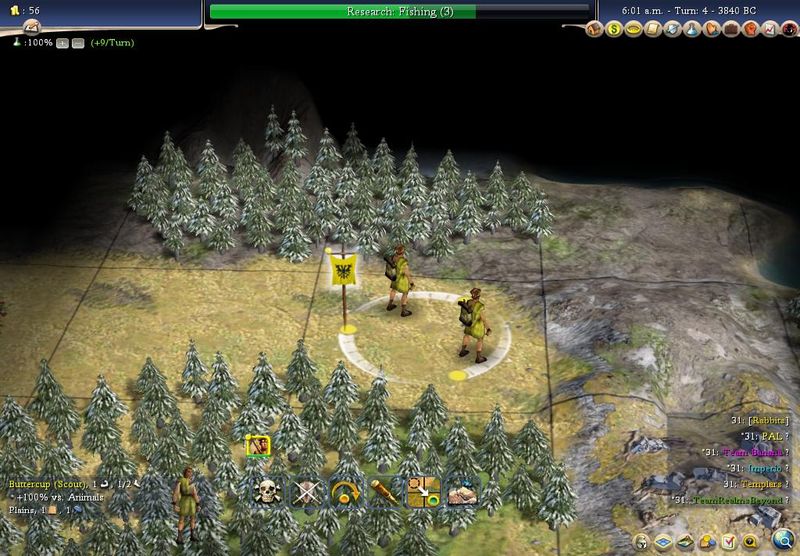The height and width of the screenshot is (556, 800).
Task: Select the Buttercup scout portrait icon
Action: tap(258, 446)
